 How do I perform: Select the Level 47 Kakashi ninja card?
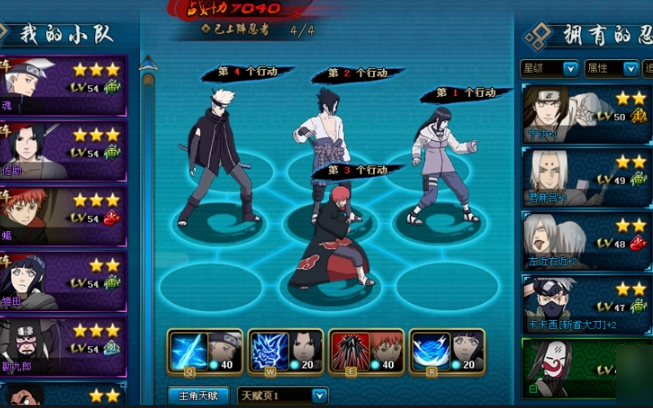tap(585, 304)
